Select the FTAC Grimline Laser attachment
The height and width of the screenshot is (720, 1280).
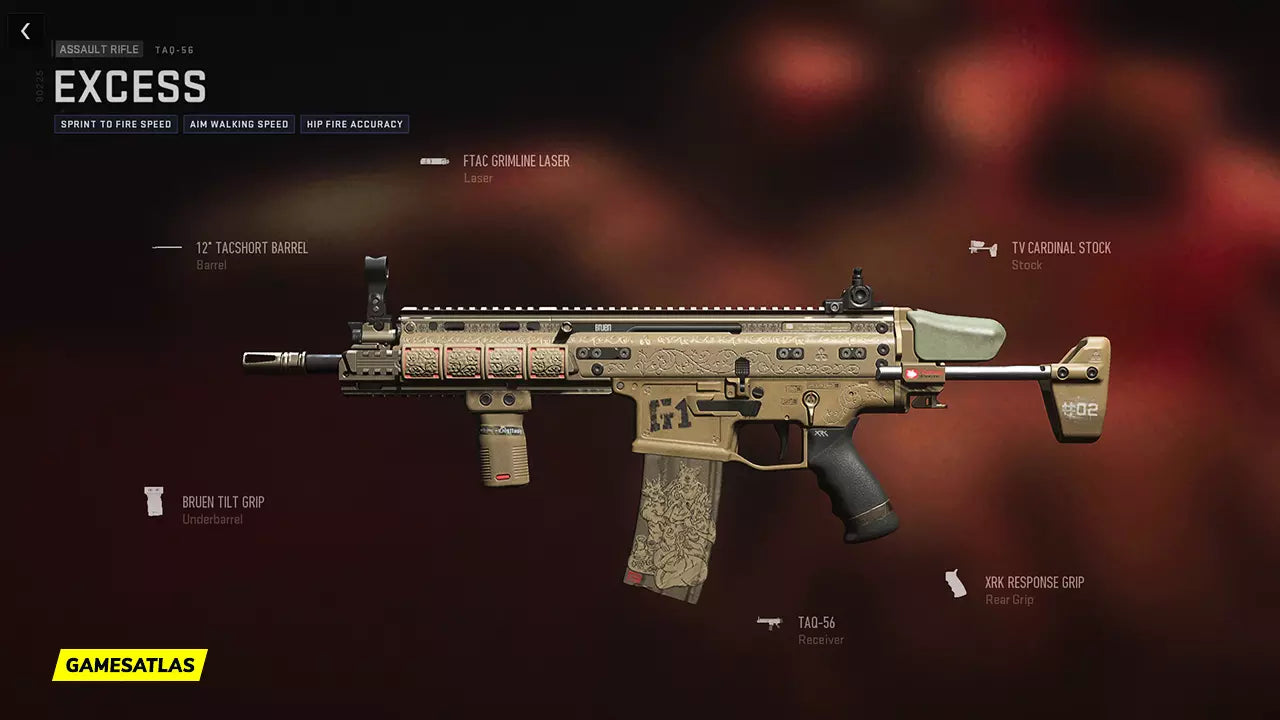(x=515, y=161)
